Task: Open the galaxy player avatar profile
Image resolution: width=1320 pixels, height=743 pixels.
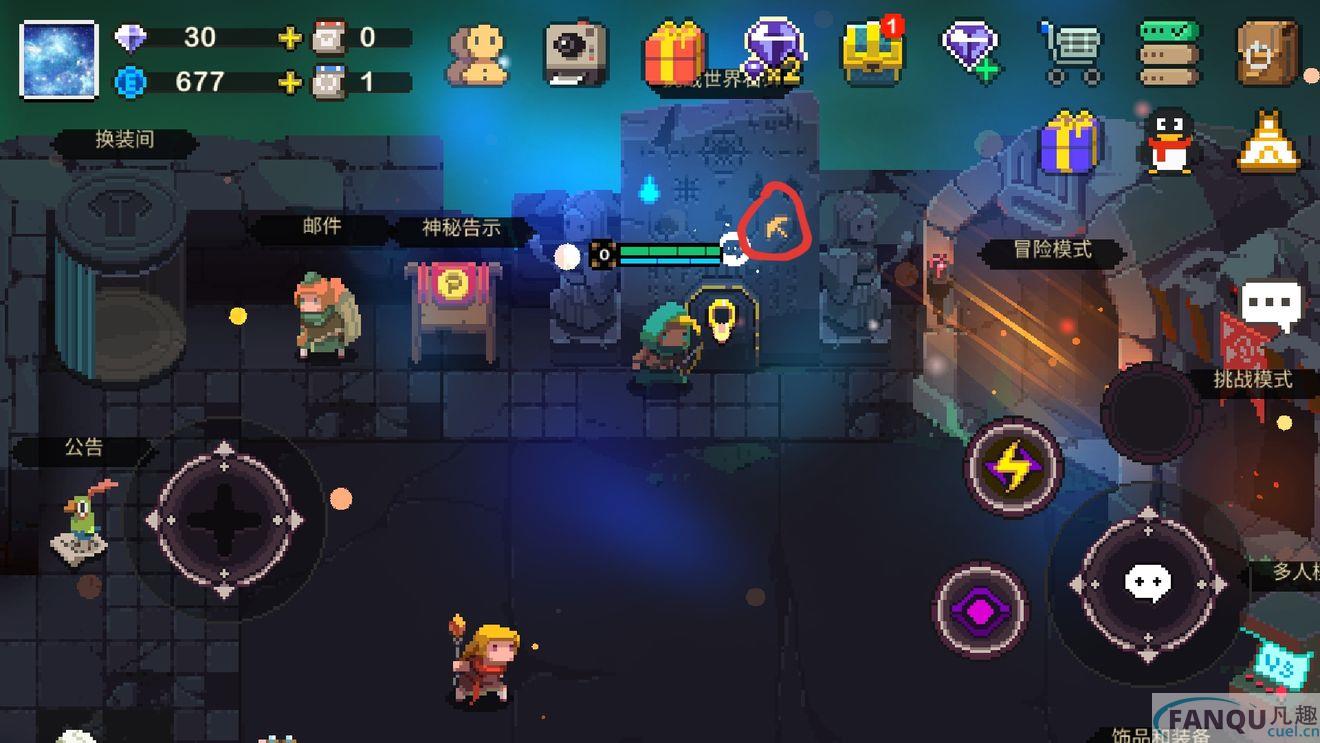Action: coord(59,59)
